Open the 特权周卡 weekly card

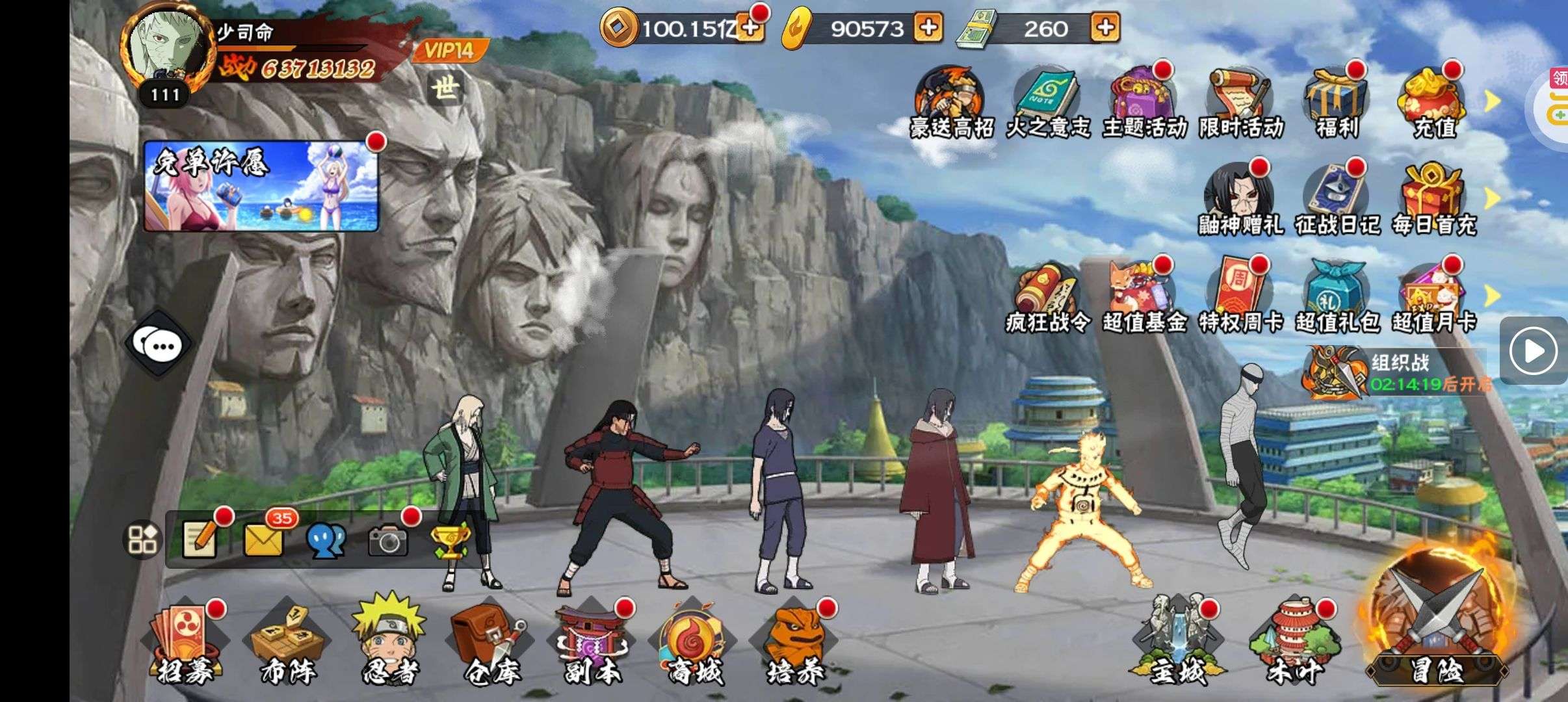pos(1240,298)
